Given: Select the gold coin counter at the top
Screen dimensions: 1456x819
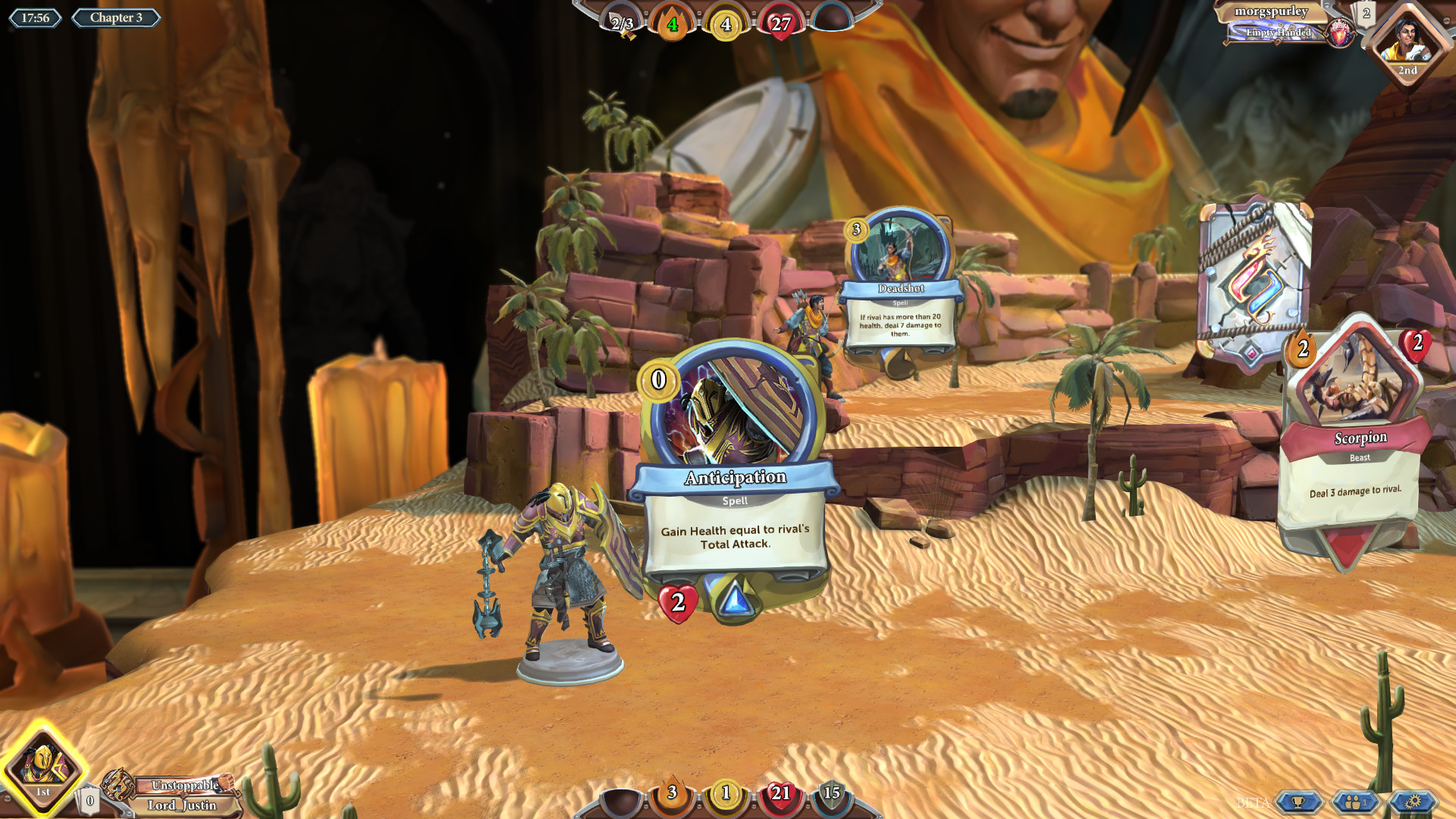Looking at the screenshot, I should tap(726, 23).
